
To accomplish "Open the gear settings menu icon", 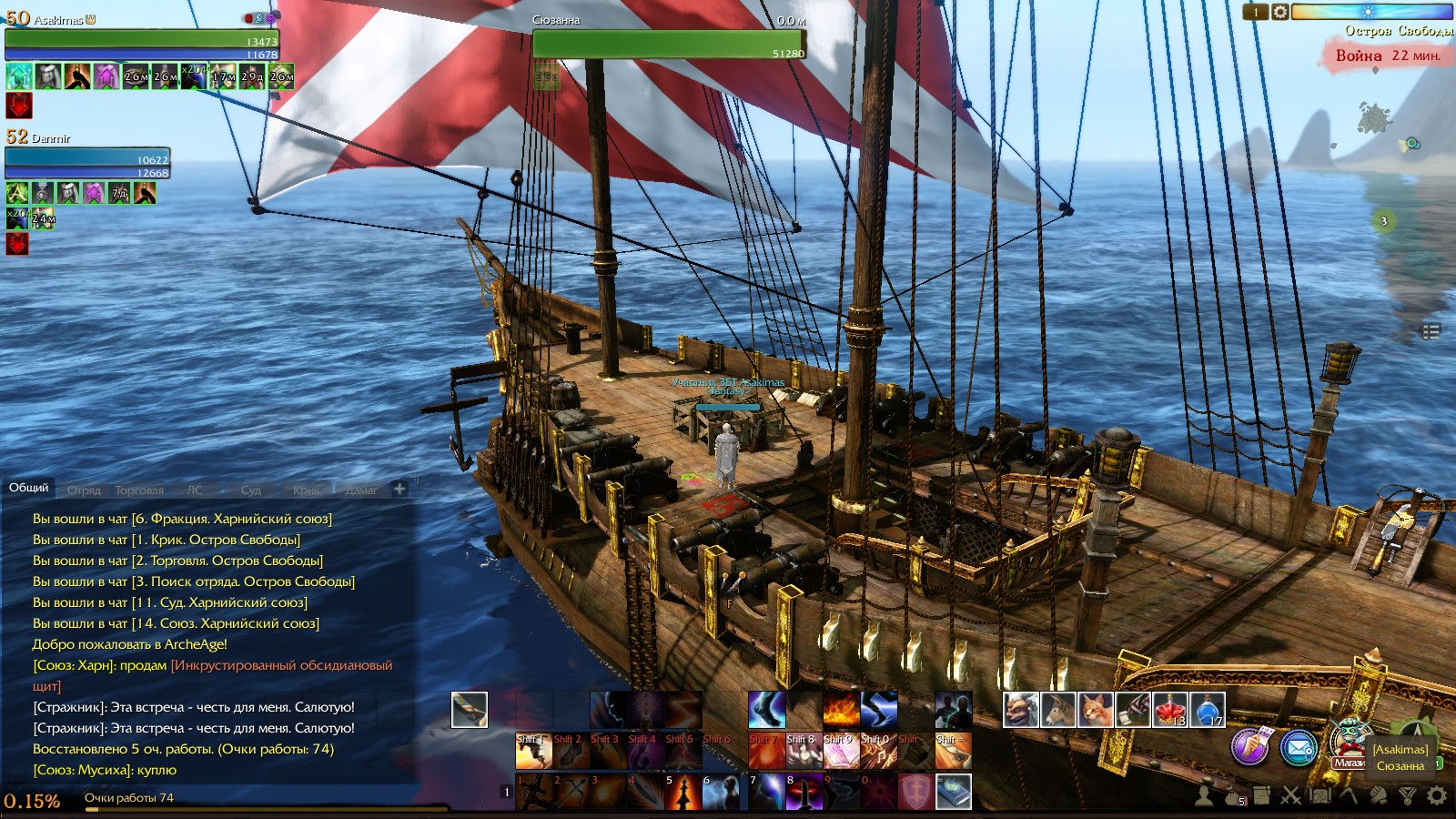I will pyautogui.click(x=1437, y=795).
